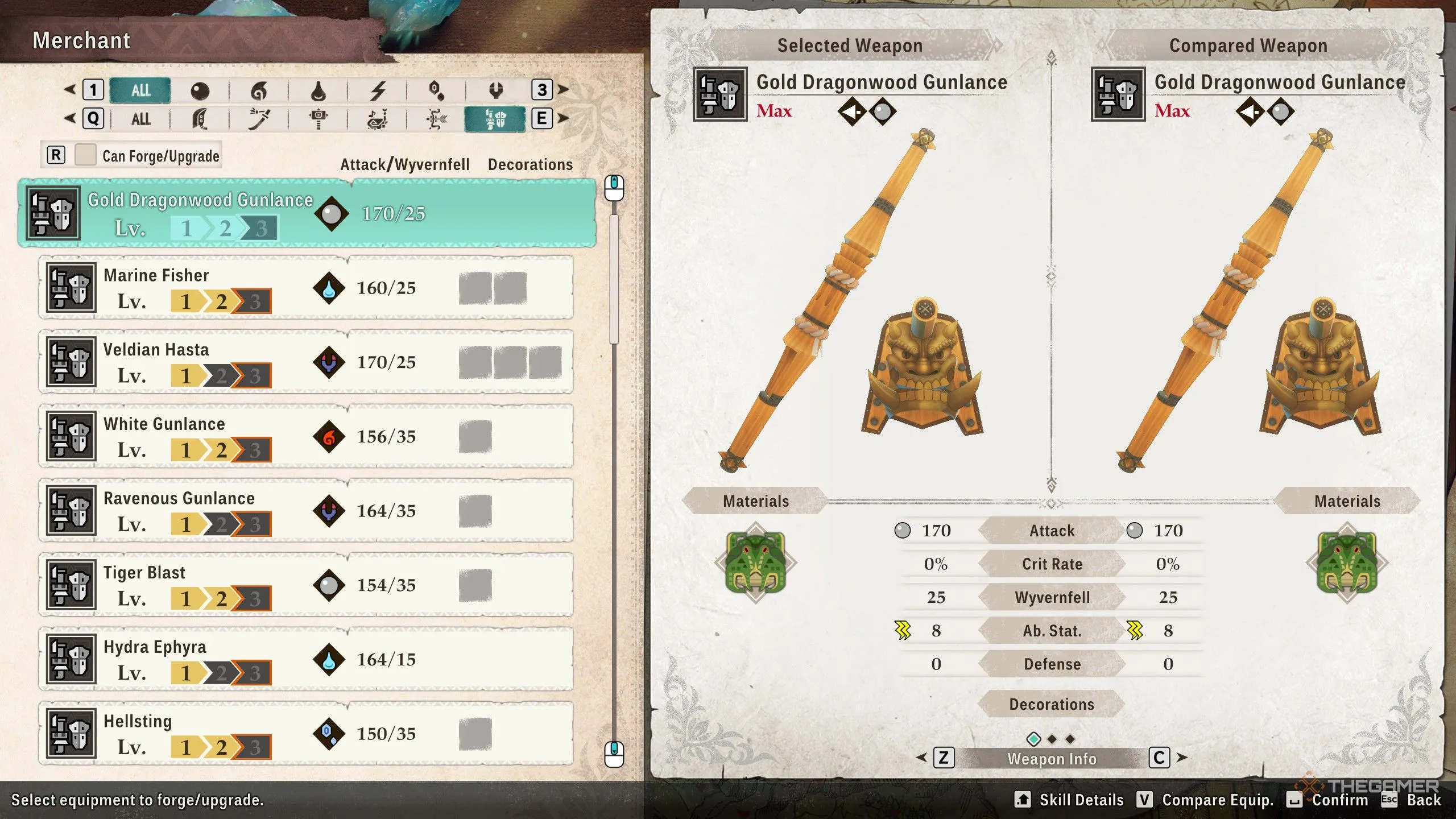Open Skill Details from the bottom bar
The height and width of the screenshot is (819, 1456).
click(x=1081, y=800)
